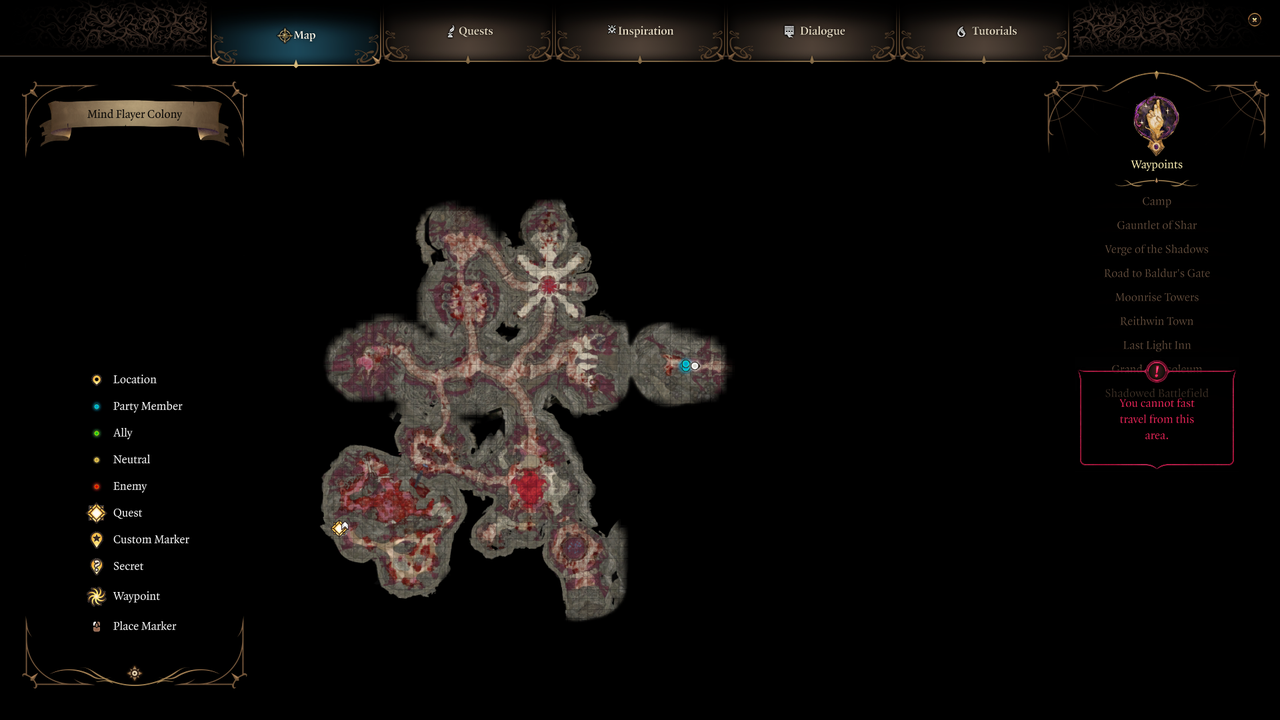Toggle Enemy marker visibility in the legend

96,486
